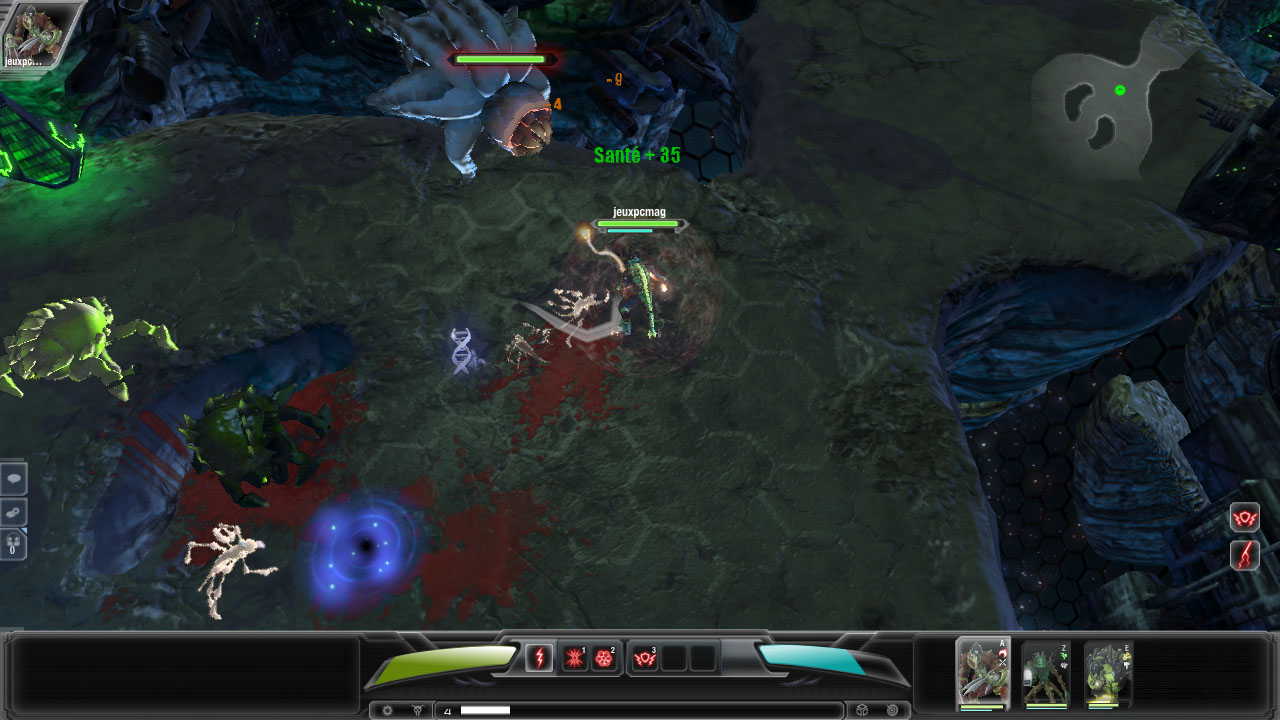1280x720 pixels.
Task: Select the bladed creature portrait marked A
Action: click(x=983, y=674)
